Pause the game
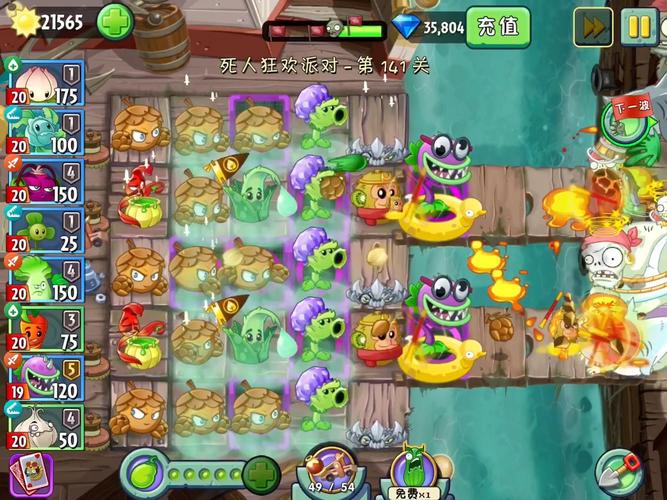Screen dimensions: 667x500 (638, 26)
